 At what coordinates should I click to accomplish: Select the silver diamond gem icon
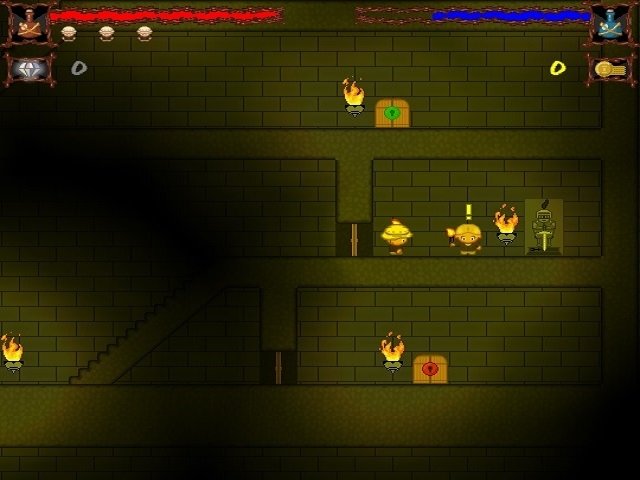point(28,68)
